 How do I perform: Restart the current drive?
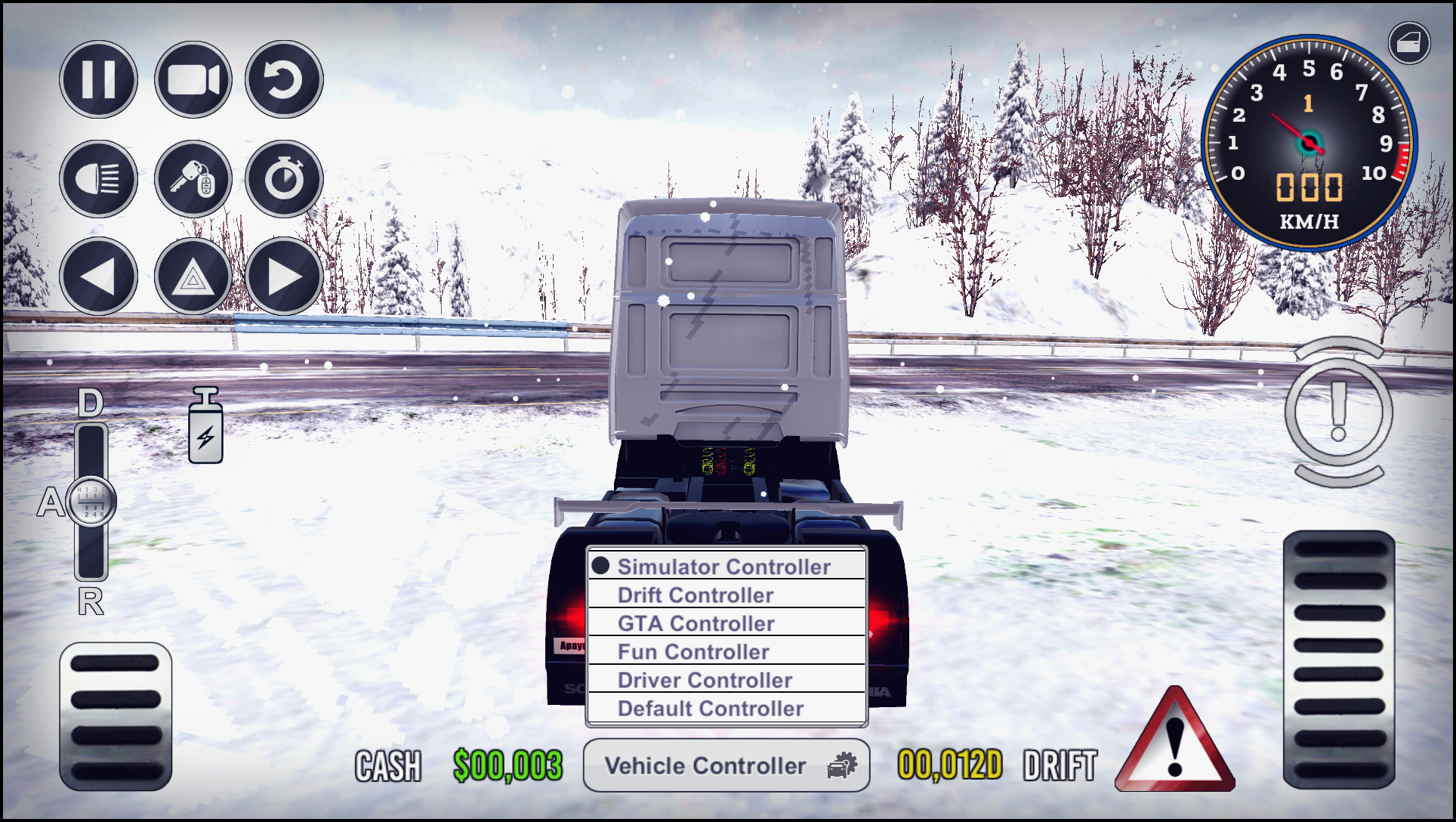point(283,78)
